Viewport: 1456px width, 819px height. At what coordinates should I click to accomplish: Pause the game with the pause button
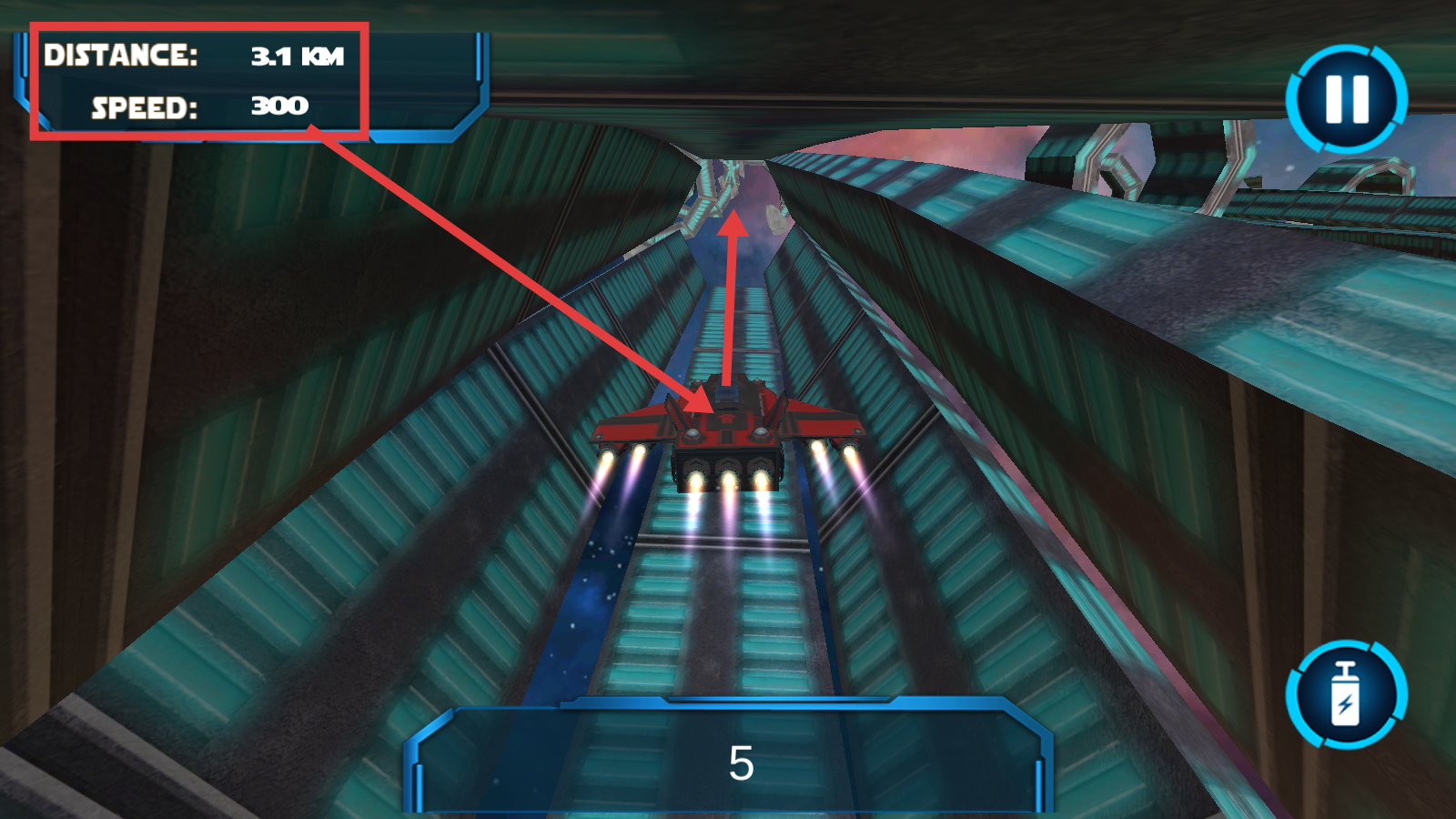(1346, 98)
